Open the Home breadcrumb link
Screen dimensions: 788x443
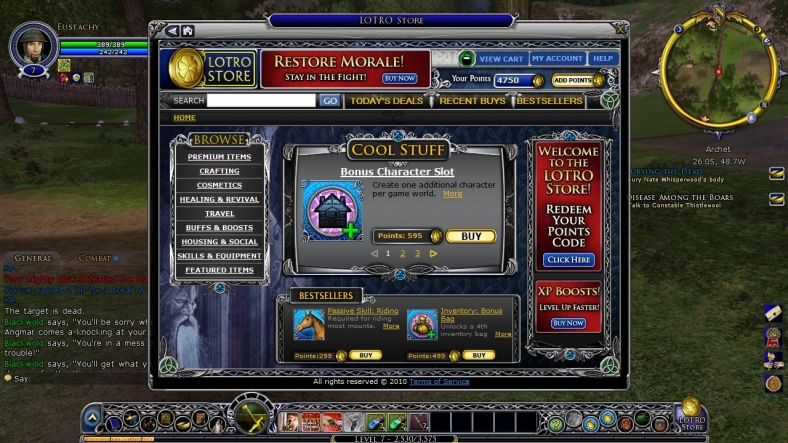pos(184,118)
